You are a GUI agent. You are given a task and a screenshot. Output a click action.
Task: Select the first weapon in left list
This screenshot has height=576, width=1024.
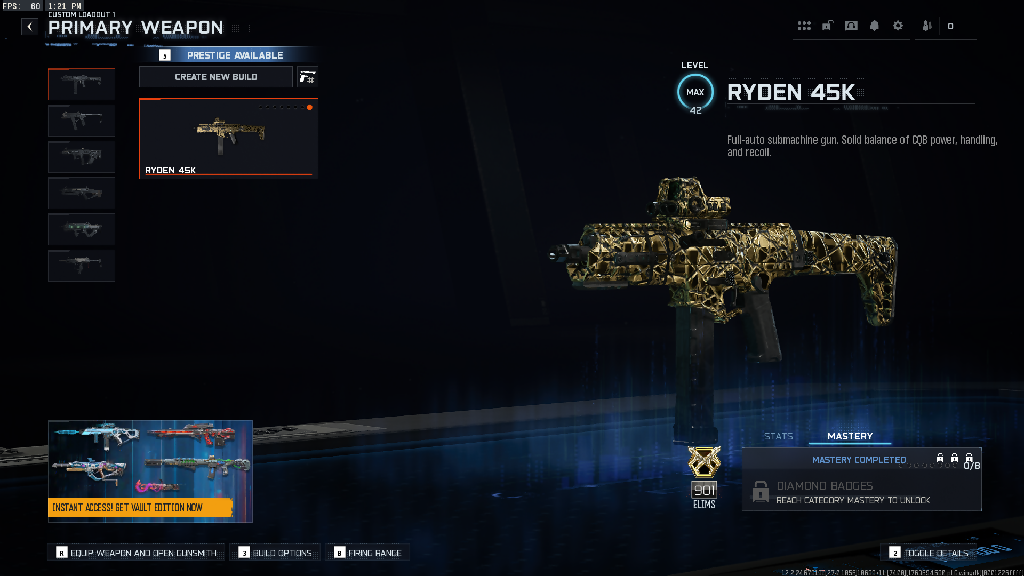81,84
